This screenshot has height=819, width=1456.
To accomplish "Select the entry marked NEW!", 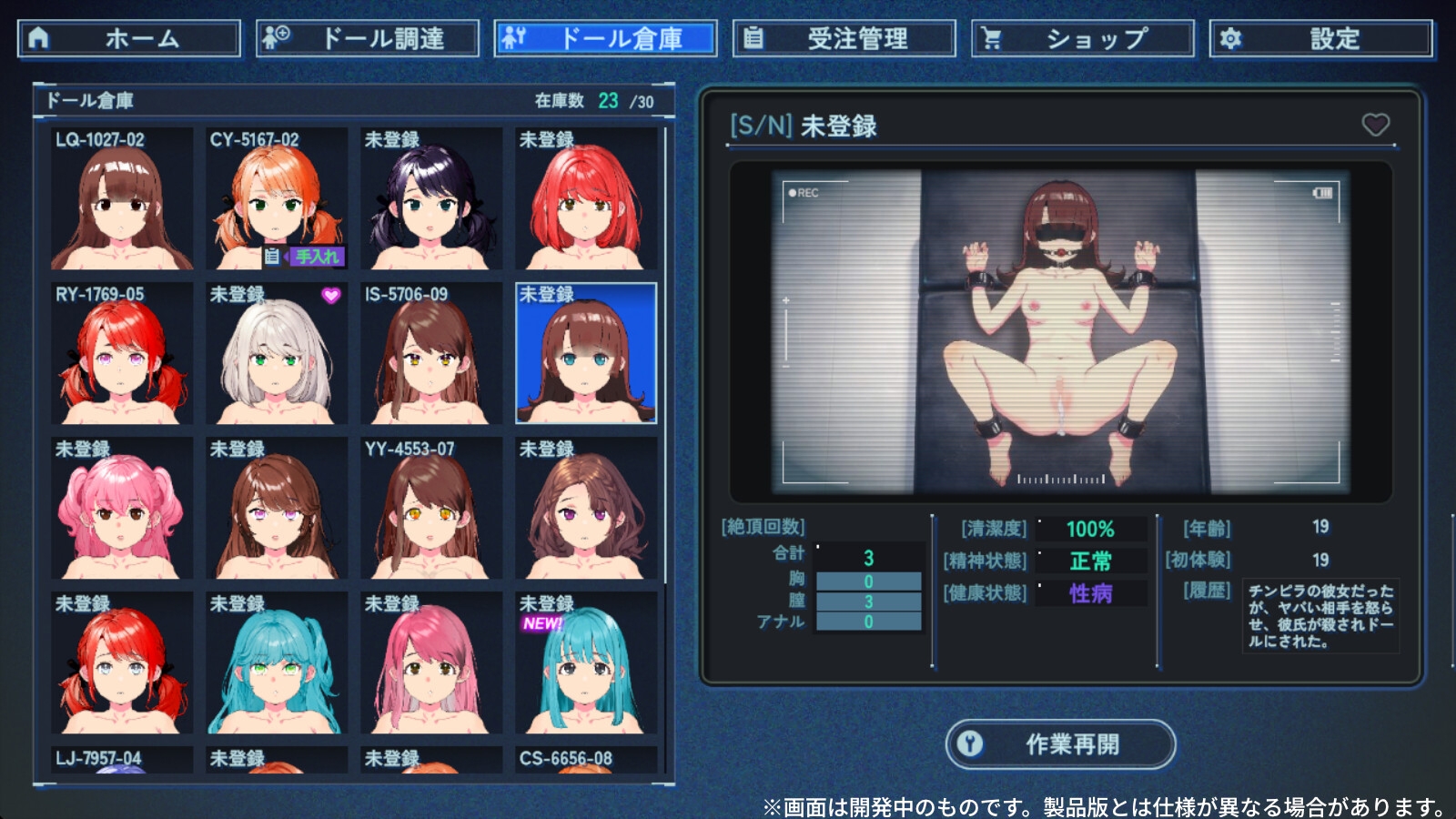I will (586, 663).
